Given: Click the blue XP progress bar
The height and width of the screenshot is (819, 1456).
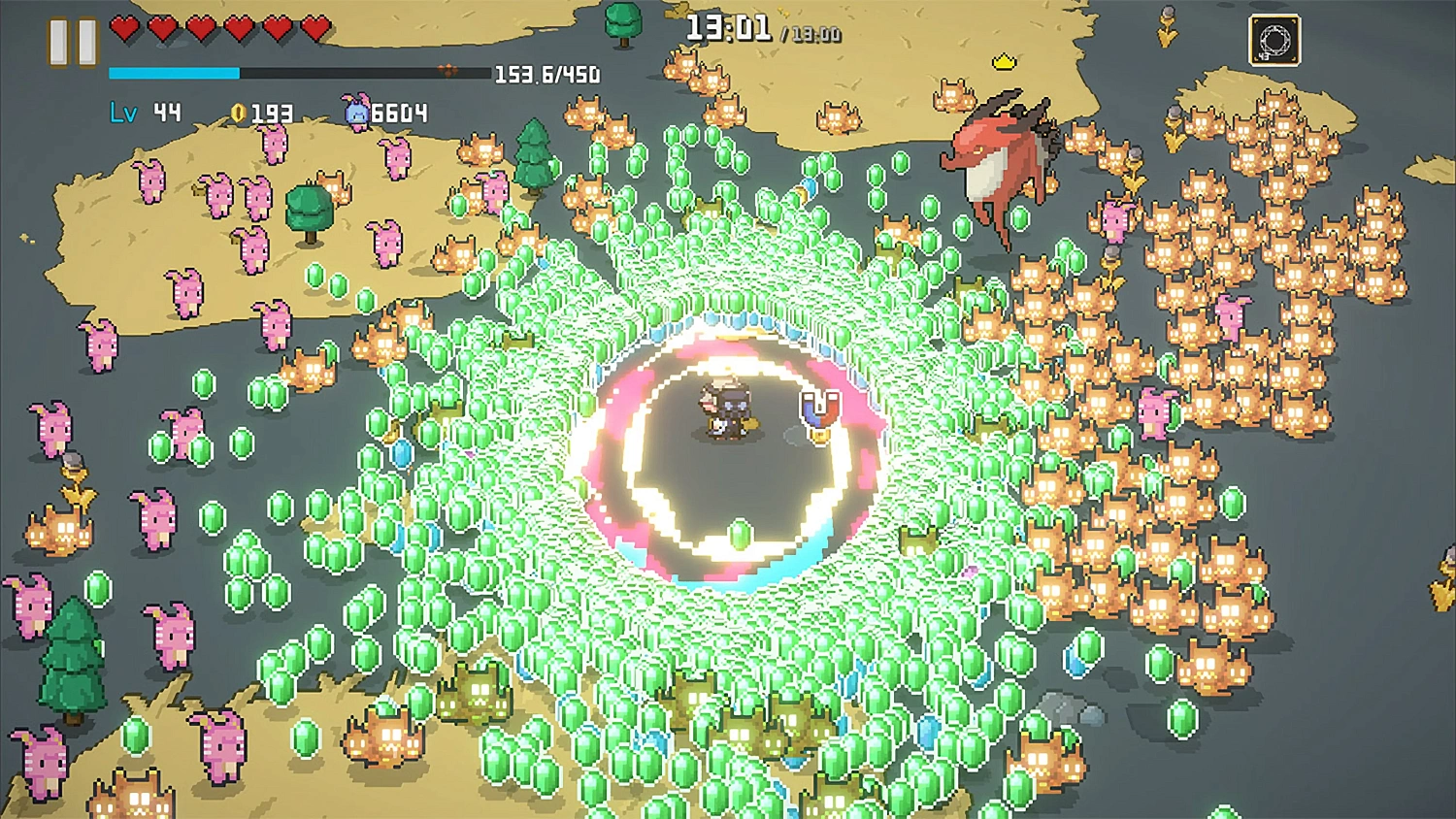Looking at the screenshot, I should click(175, 71).
